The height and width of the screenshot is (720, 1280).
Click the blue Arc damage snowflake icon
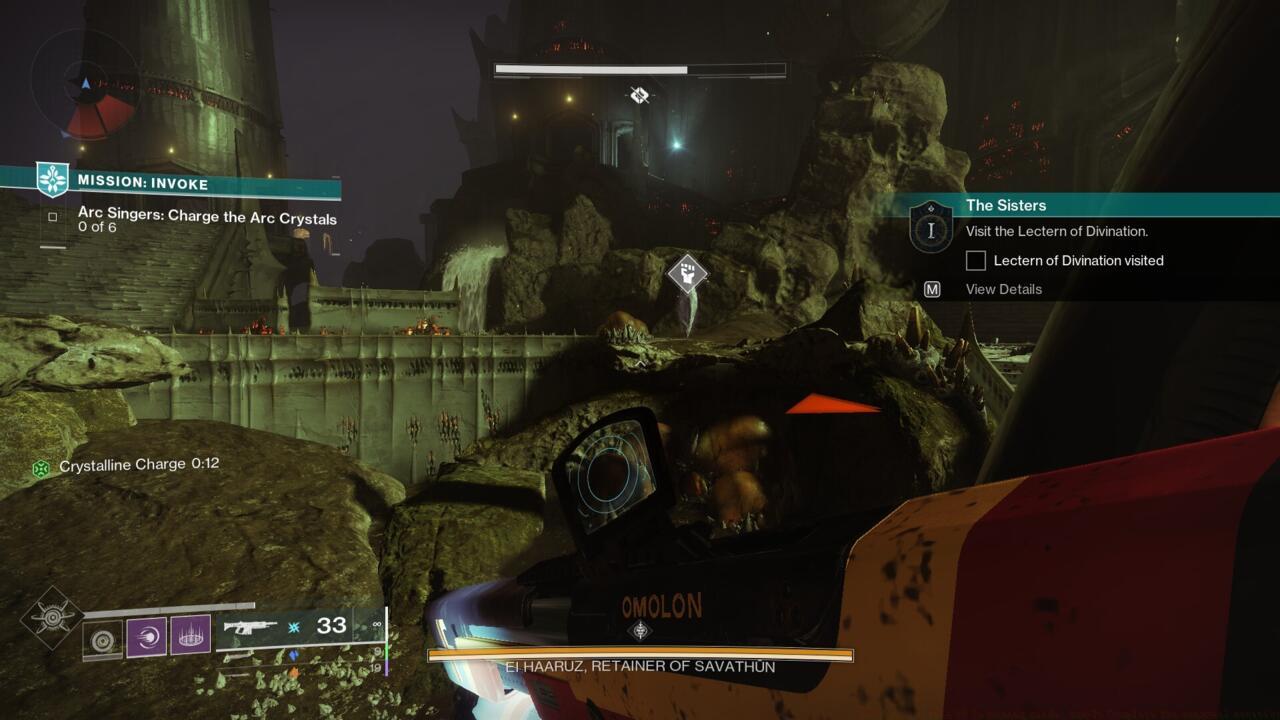[293, 628]
